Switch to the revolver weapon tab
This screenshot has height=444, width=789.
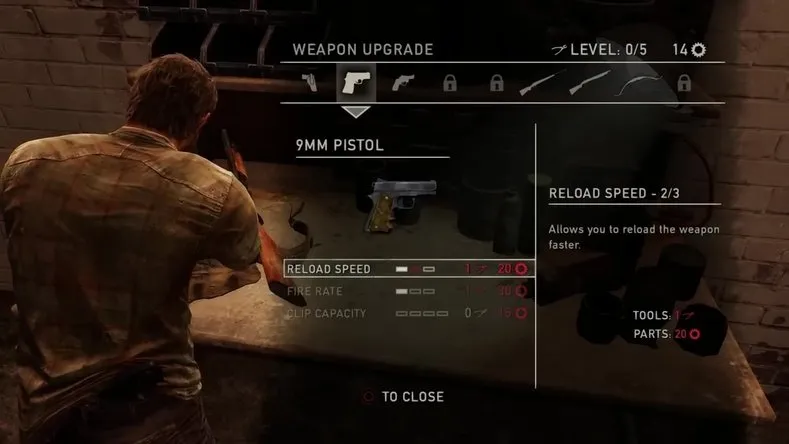point(402,83)
